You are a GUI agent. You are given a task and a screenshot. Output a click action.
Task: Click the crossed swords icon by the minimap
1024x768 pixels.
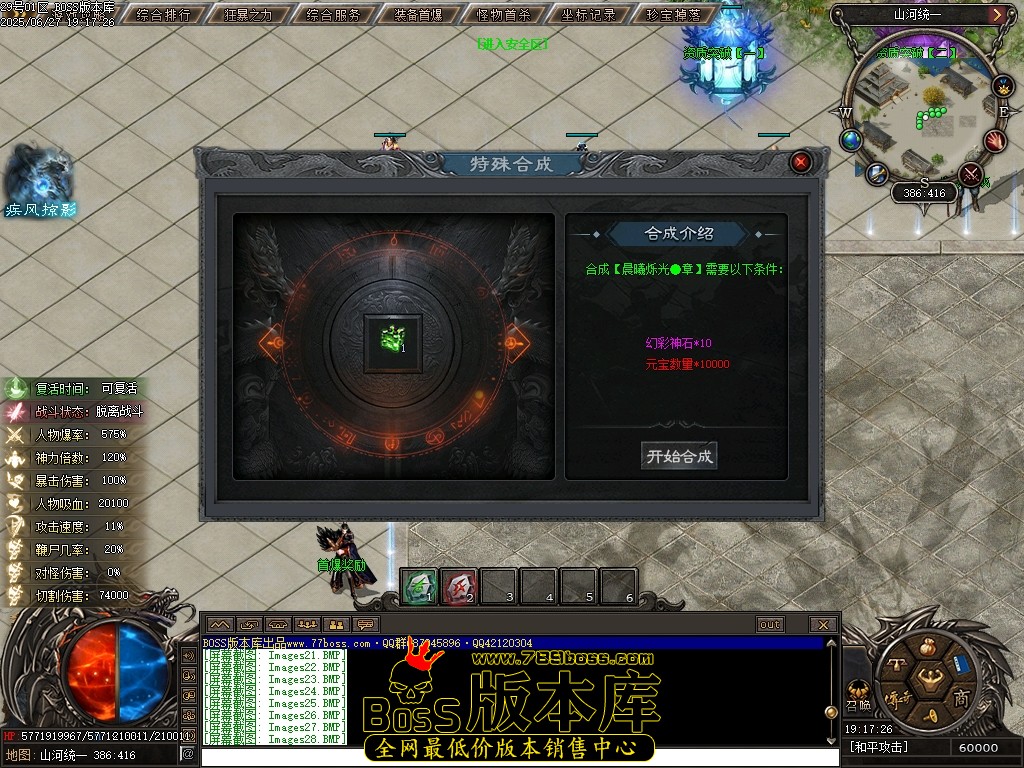pos(969,175)
